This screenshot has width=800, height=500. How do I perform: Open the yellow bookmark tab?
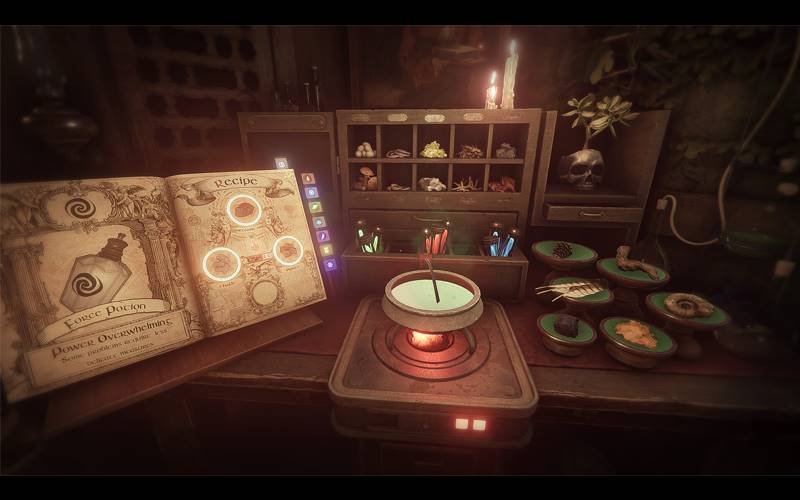coord(324,250)
